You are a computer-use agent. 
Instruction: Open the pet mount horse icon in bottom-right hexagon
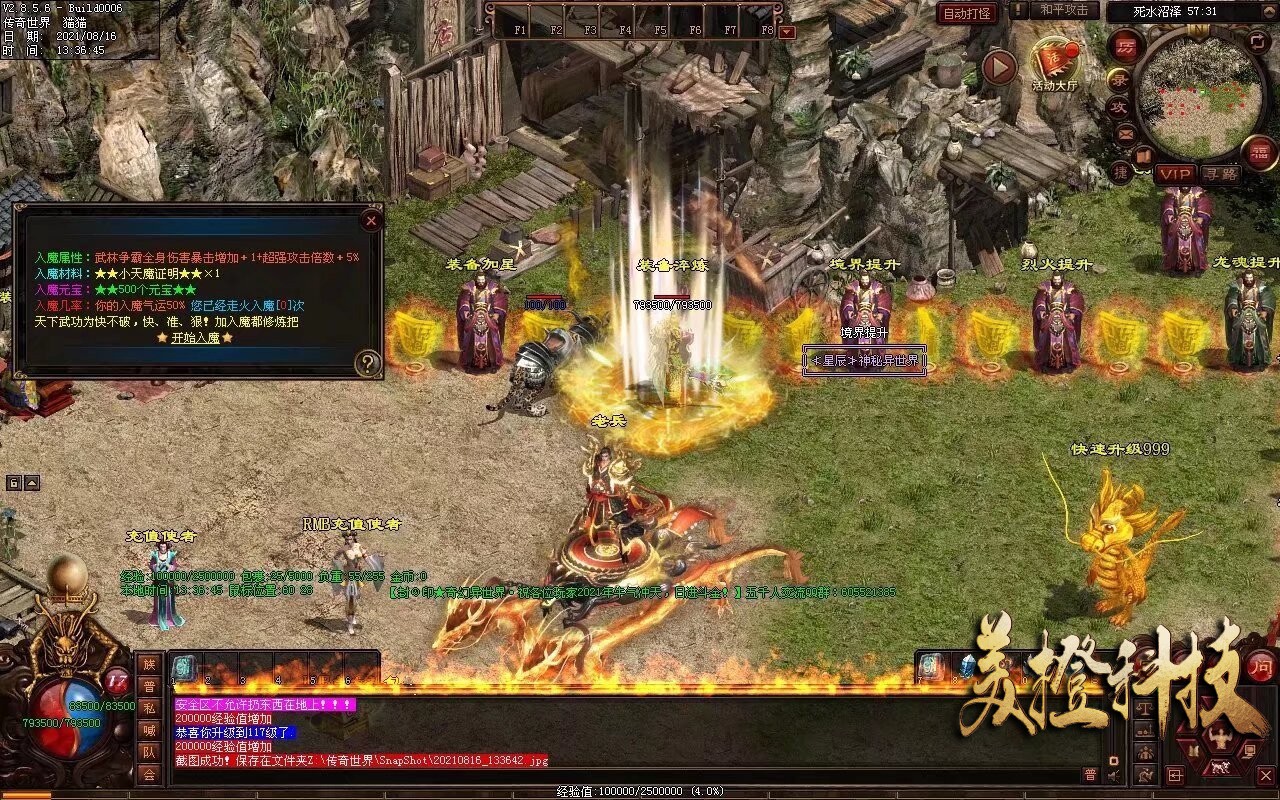coord(1220,767)
